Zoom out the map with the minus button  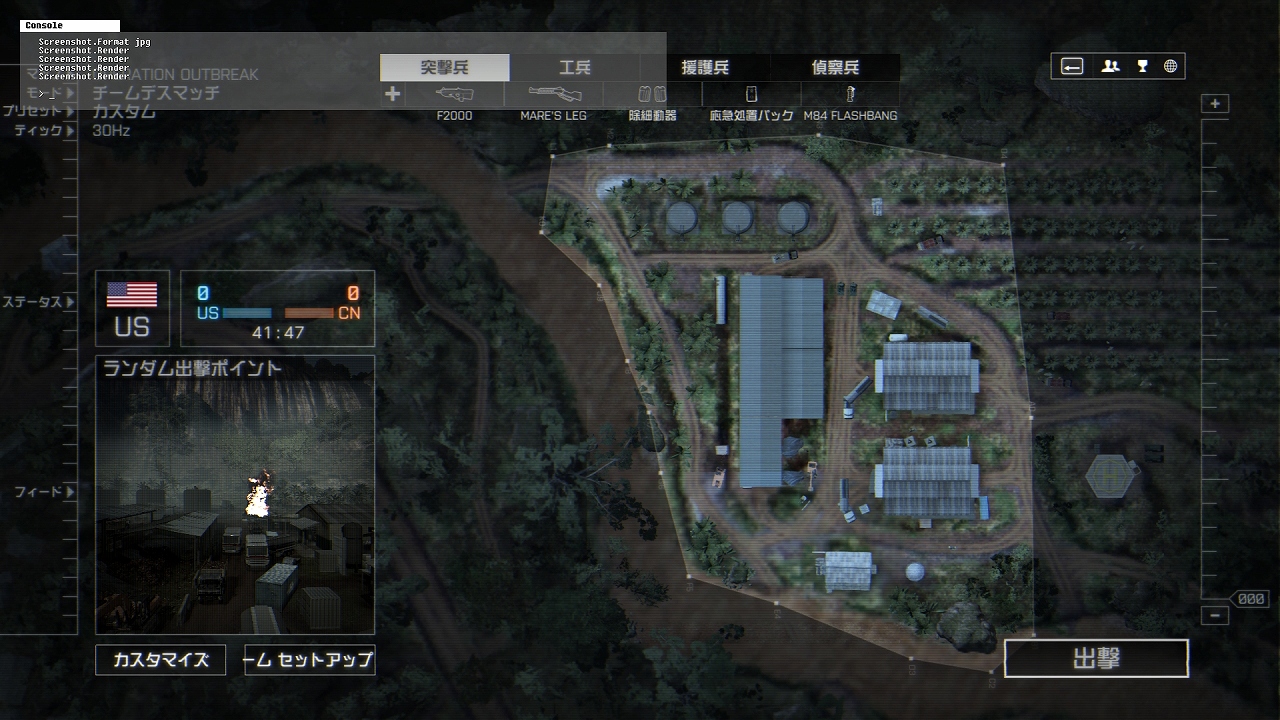tap(1215, 616)
